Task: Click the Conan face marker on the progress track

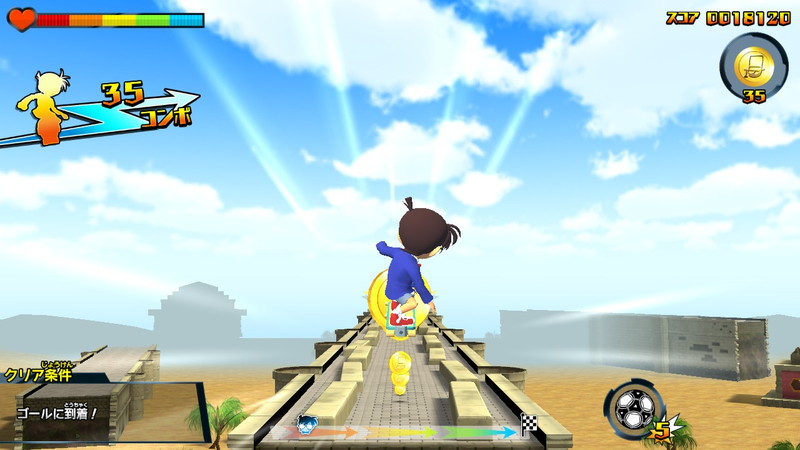Action: click(x=308, y=425)
